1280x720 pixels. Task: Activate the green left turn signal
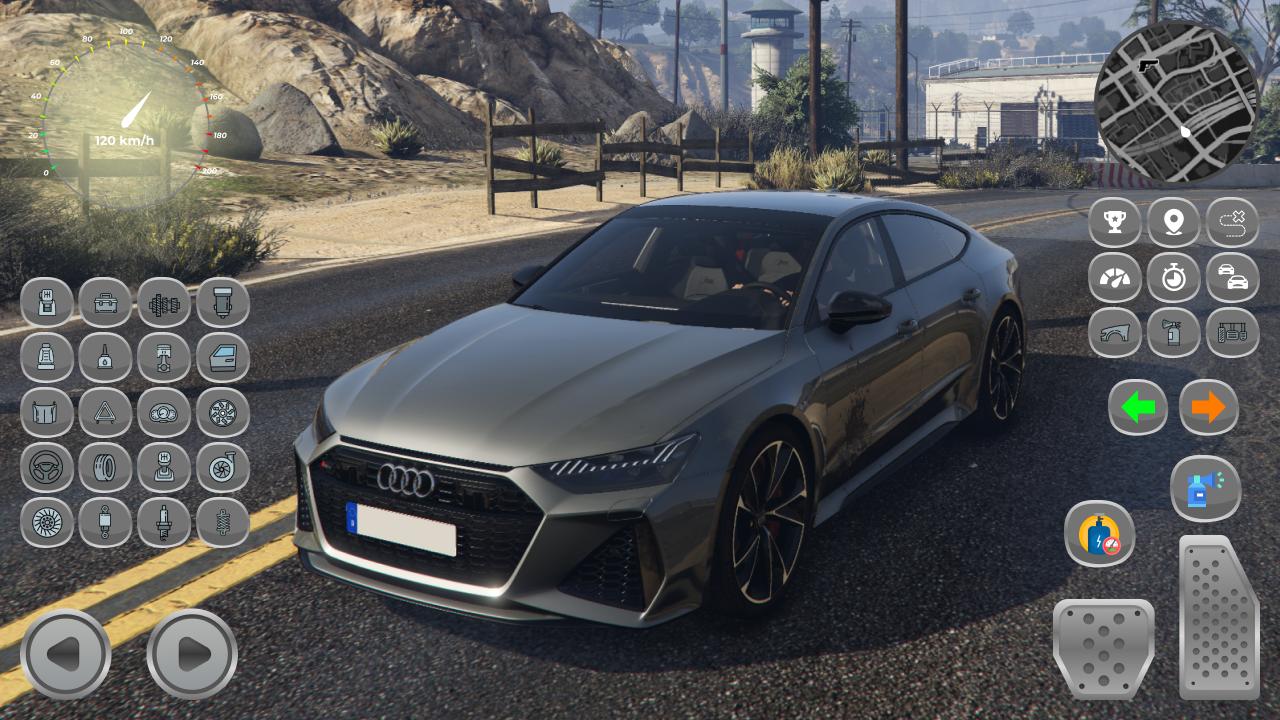(1138, 407)
